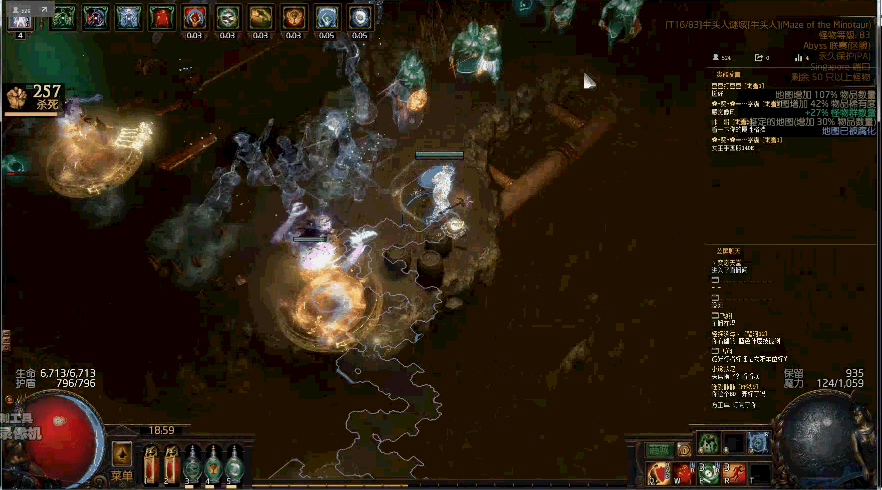Use the green flask in slot 3
The width and height of the screenshot is (882, 490).
(x=191, y=464)
